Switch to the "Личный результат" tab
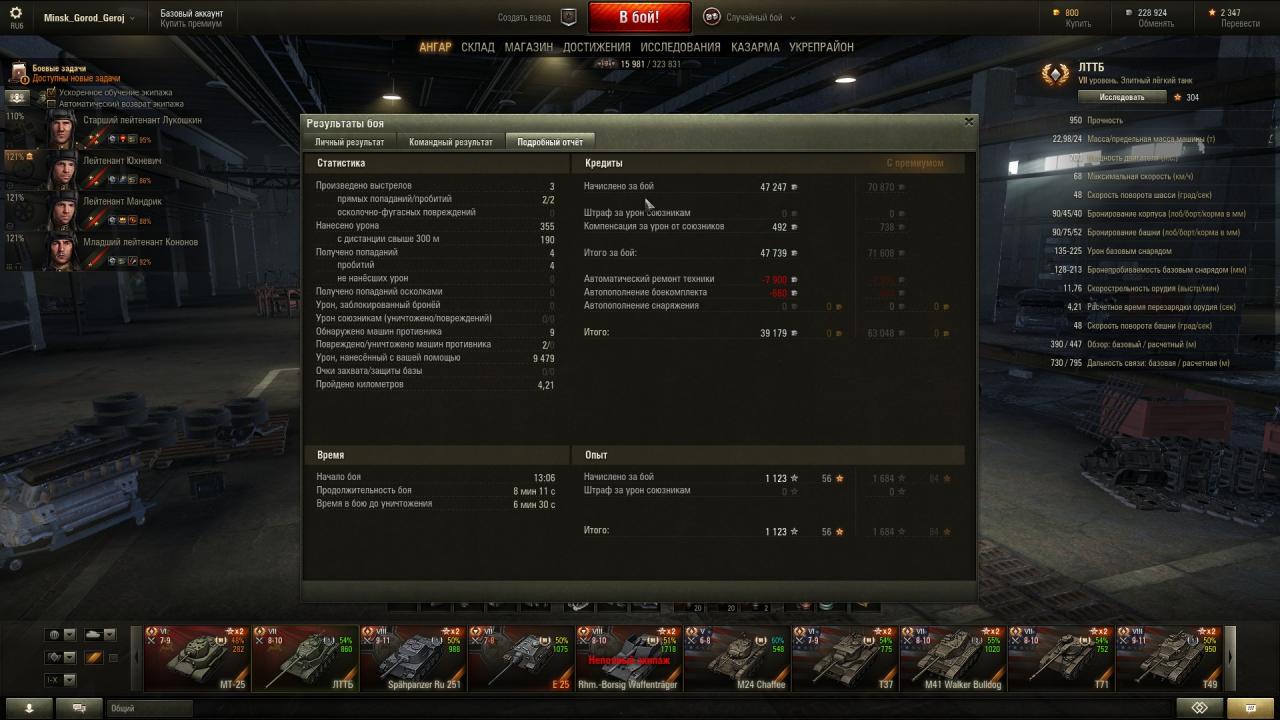This screenshot has width=1280, height=720. 349,142
